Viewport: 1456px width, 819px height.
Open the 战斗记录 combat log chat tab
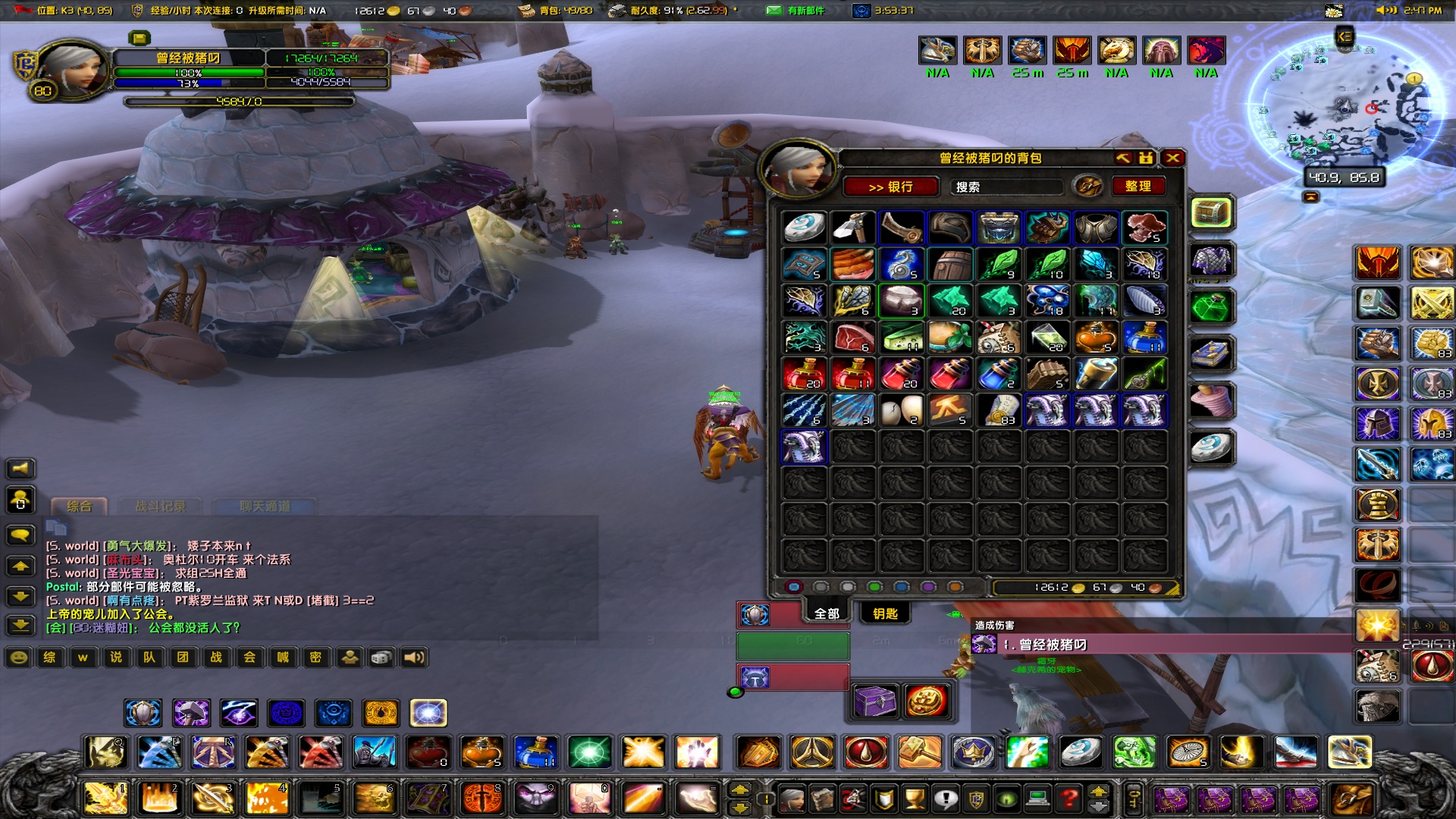pyautogui.click(x=160, y=506)
